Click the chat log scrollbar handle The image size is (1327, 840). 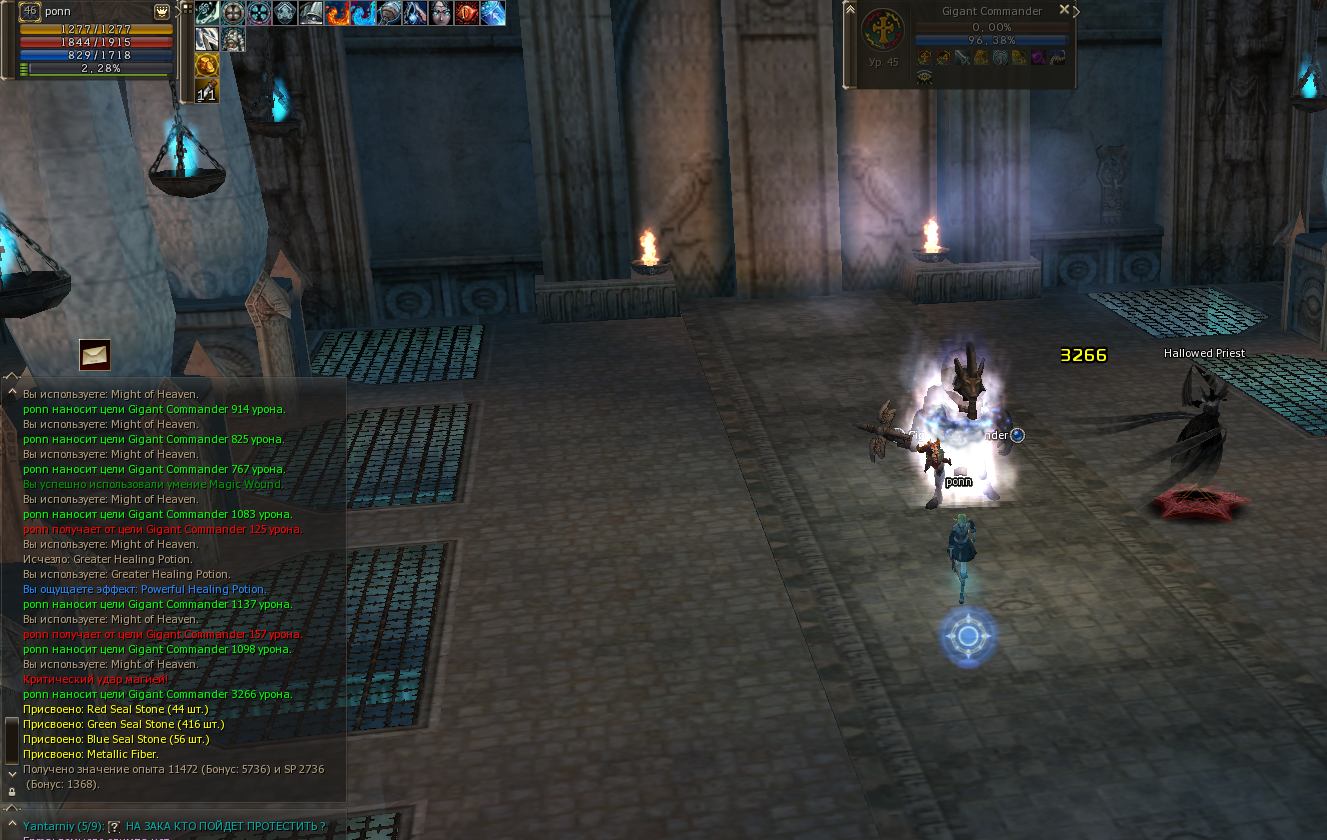(x=11, y=740)
